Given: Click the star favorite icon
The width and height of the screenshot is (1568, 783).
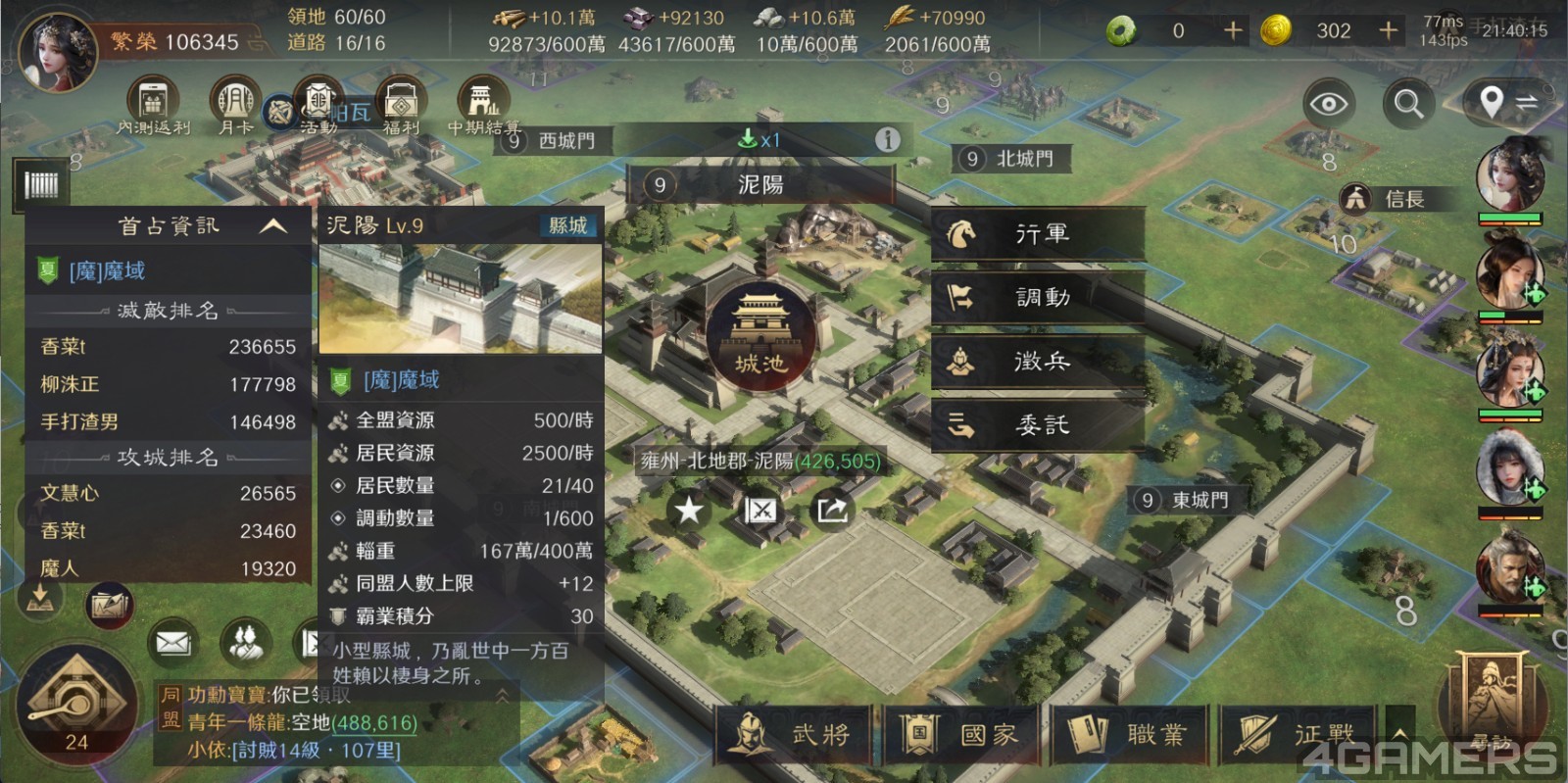Looking at the screenshot, I should (x=690, y=510).
